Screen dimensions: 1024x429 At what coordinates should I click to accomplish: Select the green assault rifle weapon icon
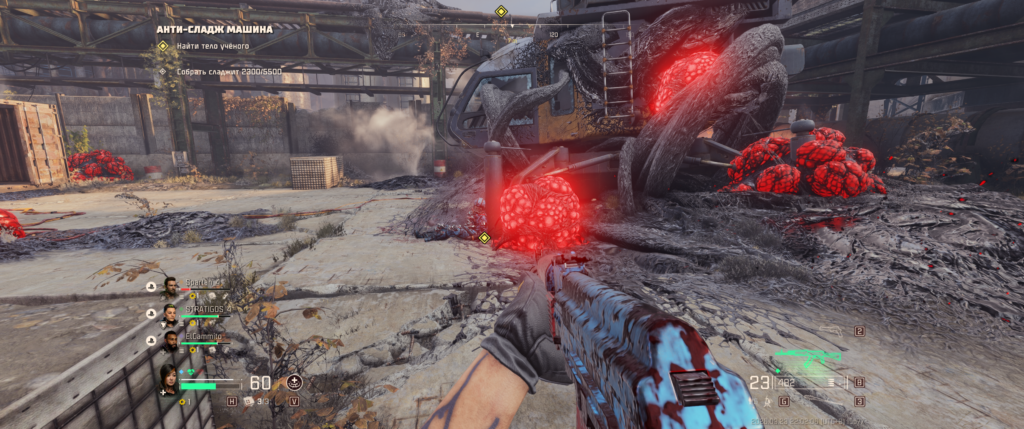point(808,357)
